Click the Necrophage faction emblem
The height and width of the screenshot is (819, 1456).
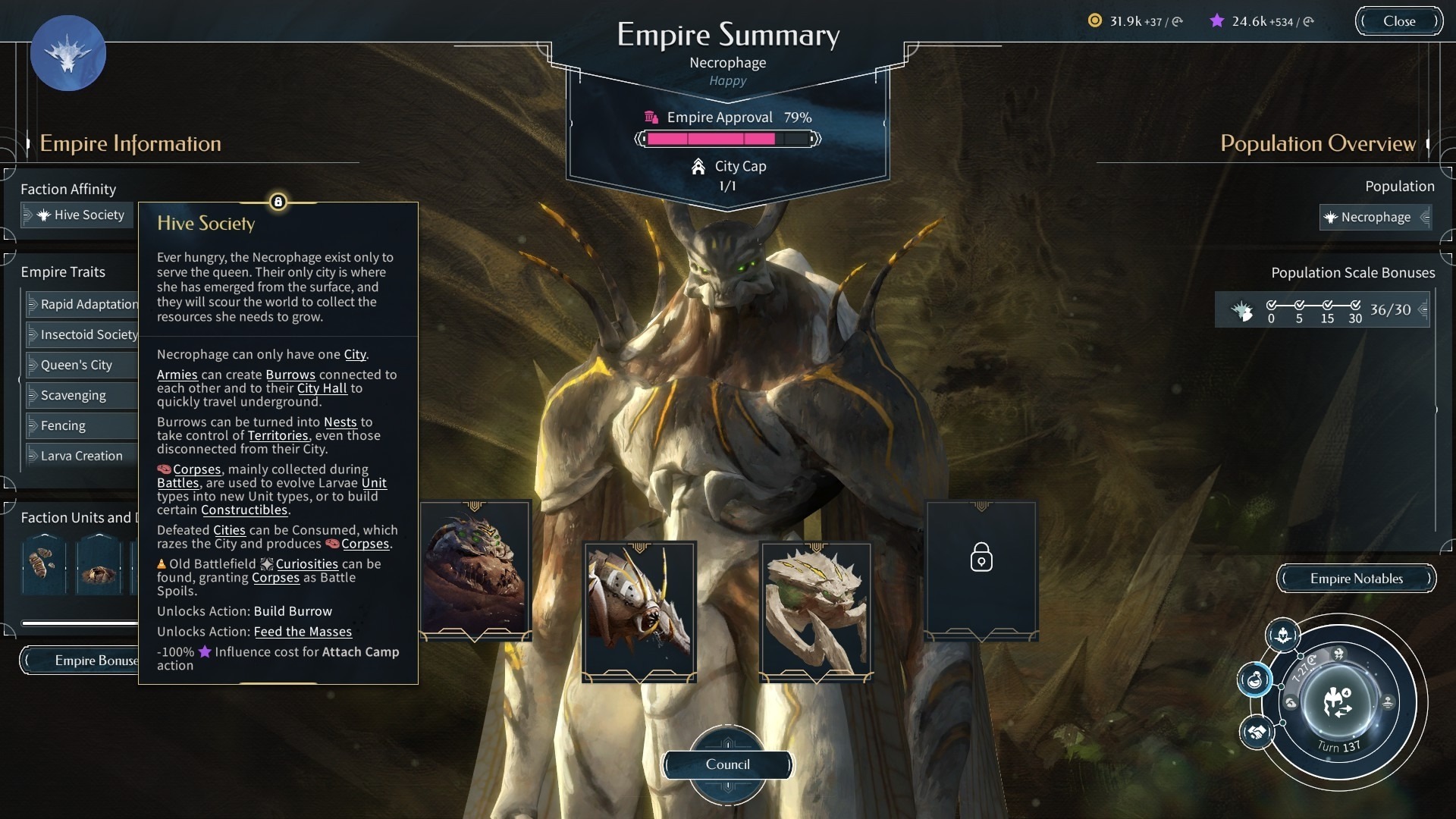tap(68, 53)
